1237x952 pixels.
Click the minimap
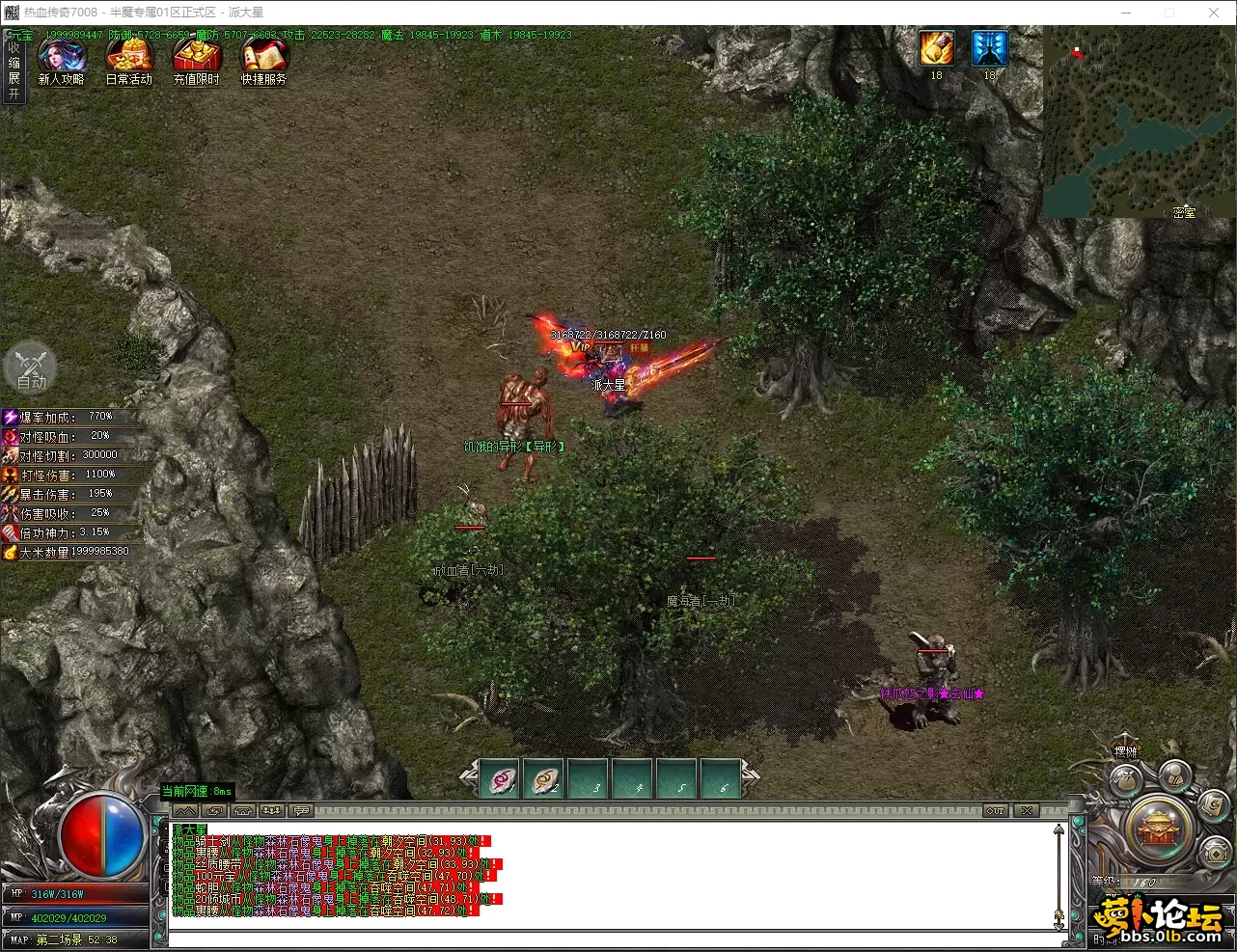[x=1139, y=122]
